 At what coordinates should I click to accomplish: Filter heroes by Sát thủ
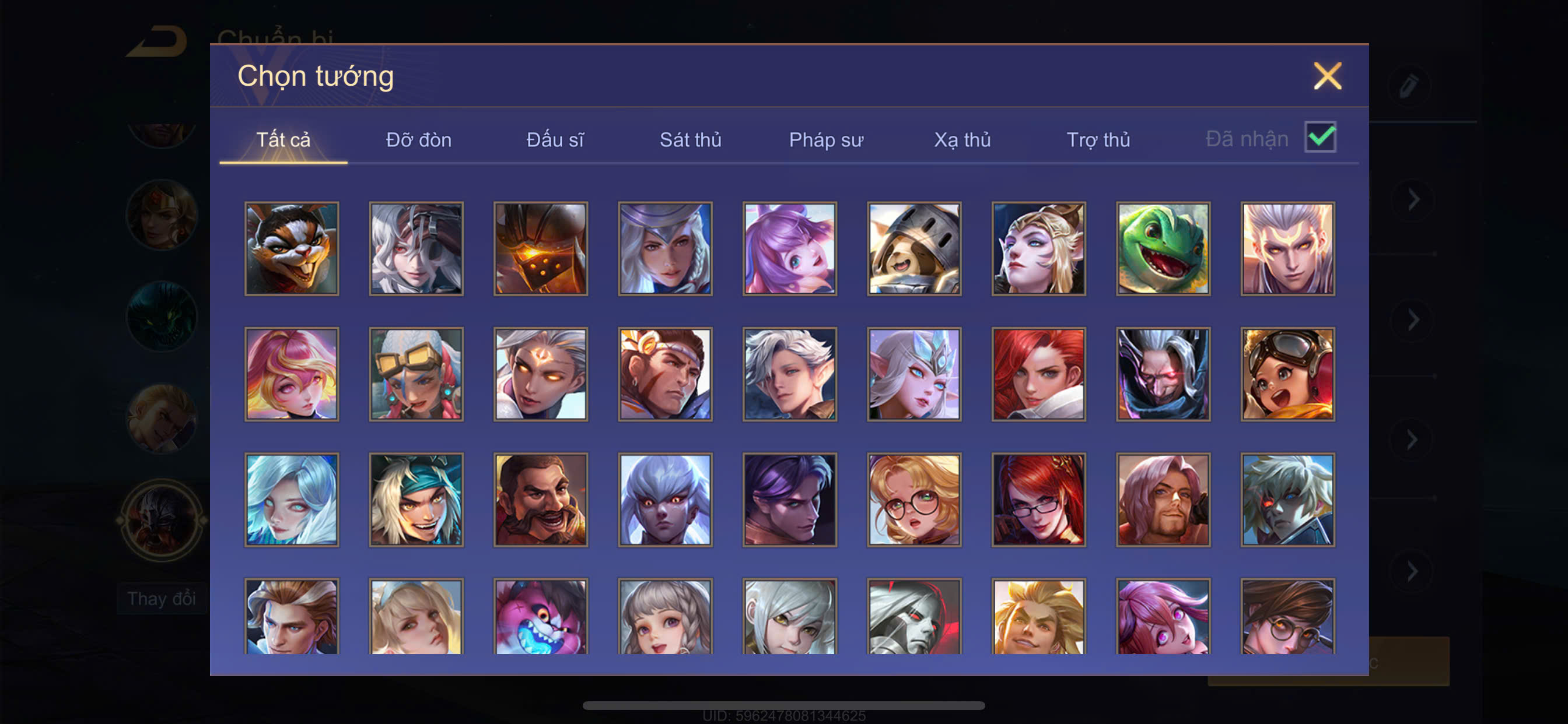point(690,140)
